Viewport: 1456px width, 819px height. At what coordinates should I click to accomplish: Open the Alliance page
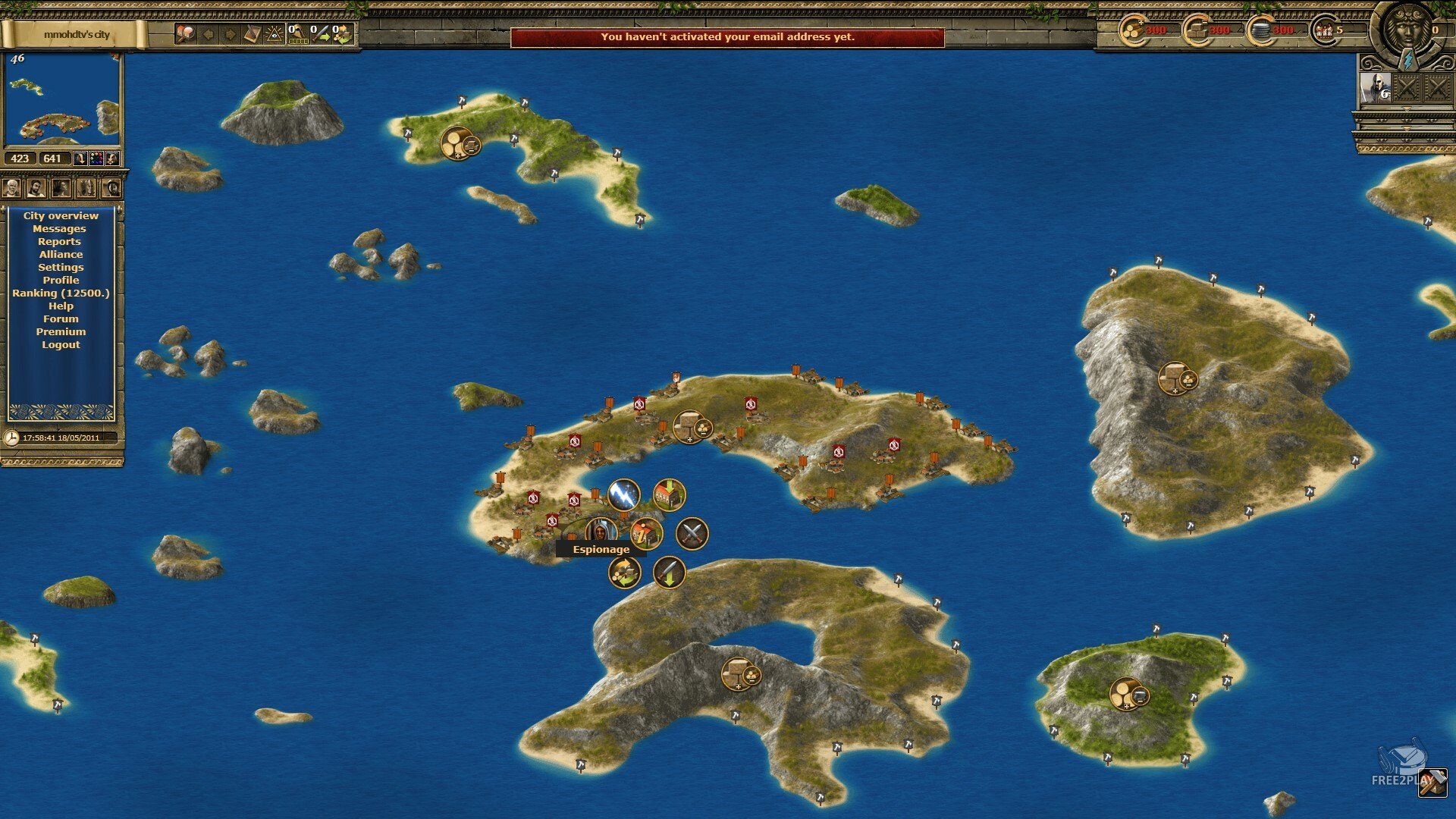coord(61,255)
